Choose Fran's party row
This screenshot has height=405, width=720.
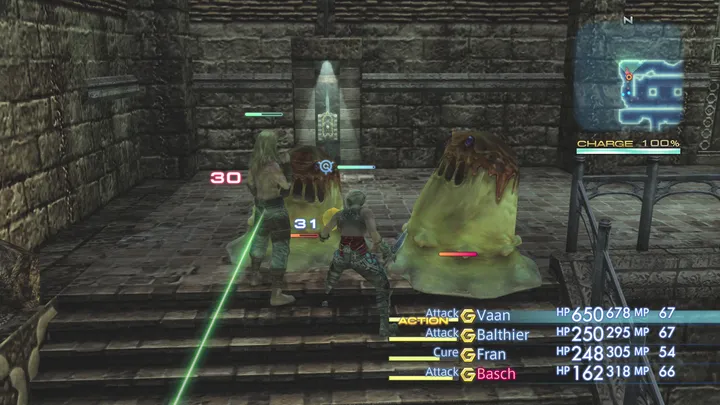point(491,354)
